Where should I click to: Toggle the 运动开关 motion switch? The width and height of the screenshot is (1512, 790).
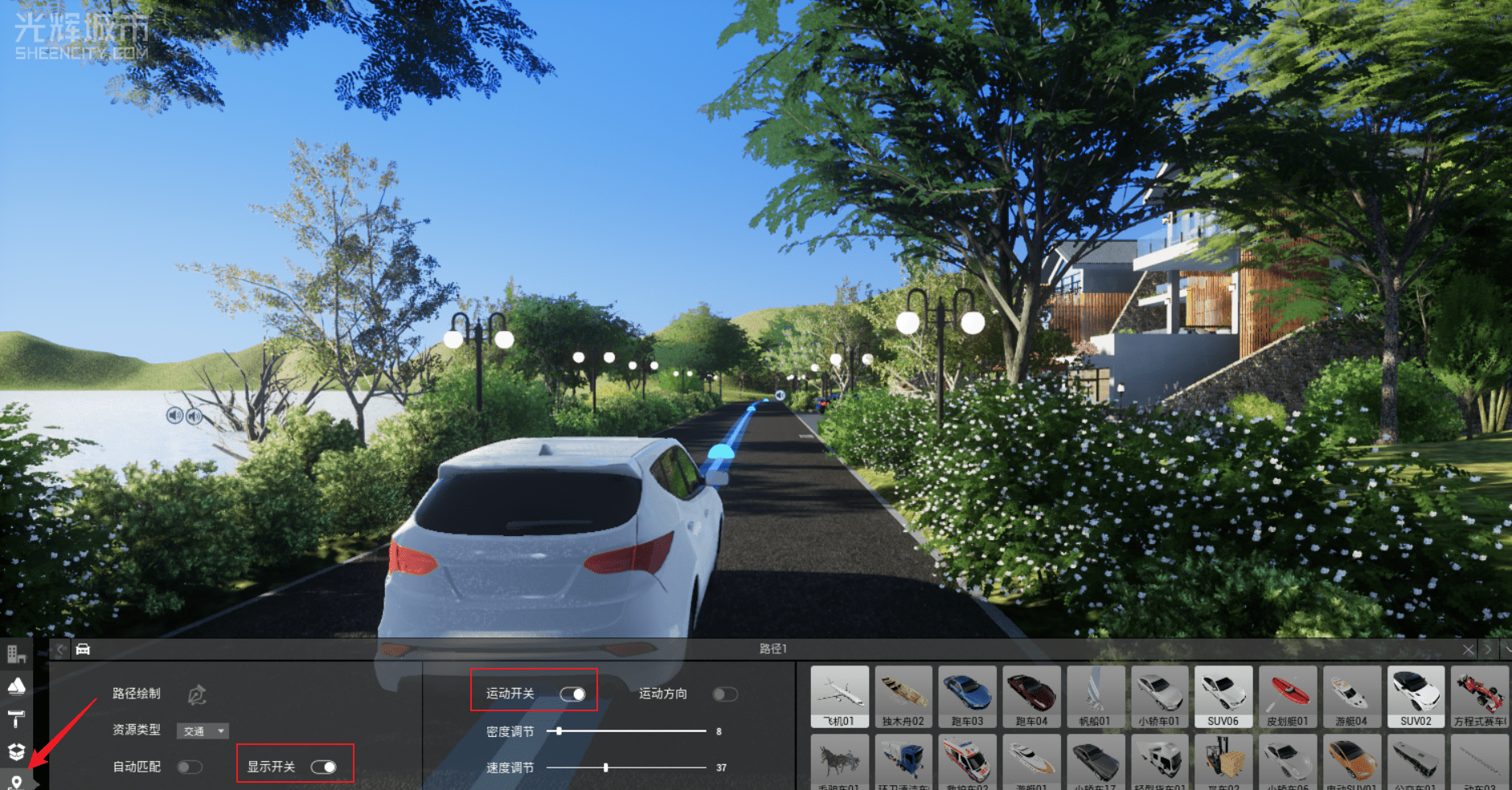pos(572,694)
